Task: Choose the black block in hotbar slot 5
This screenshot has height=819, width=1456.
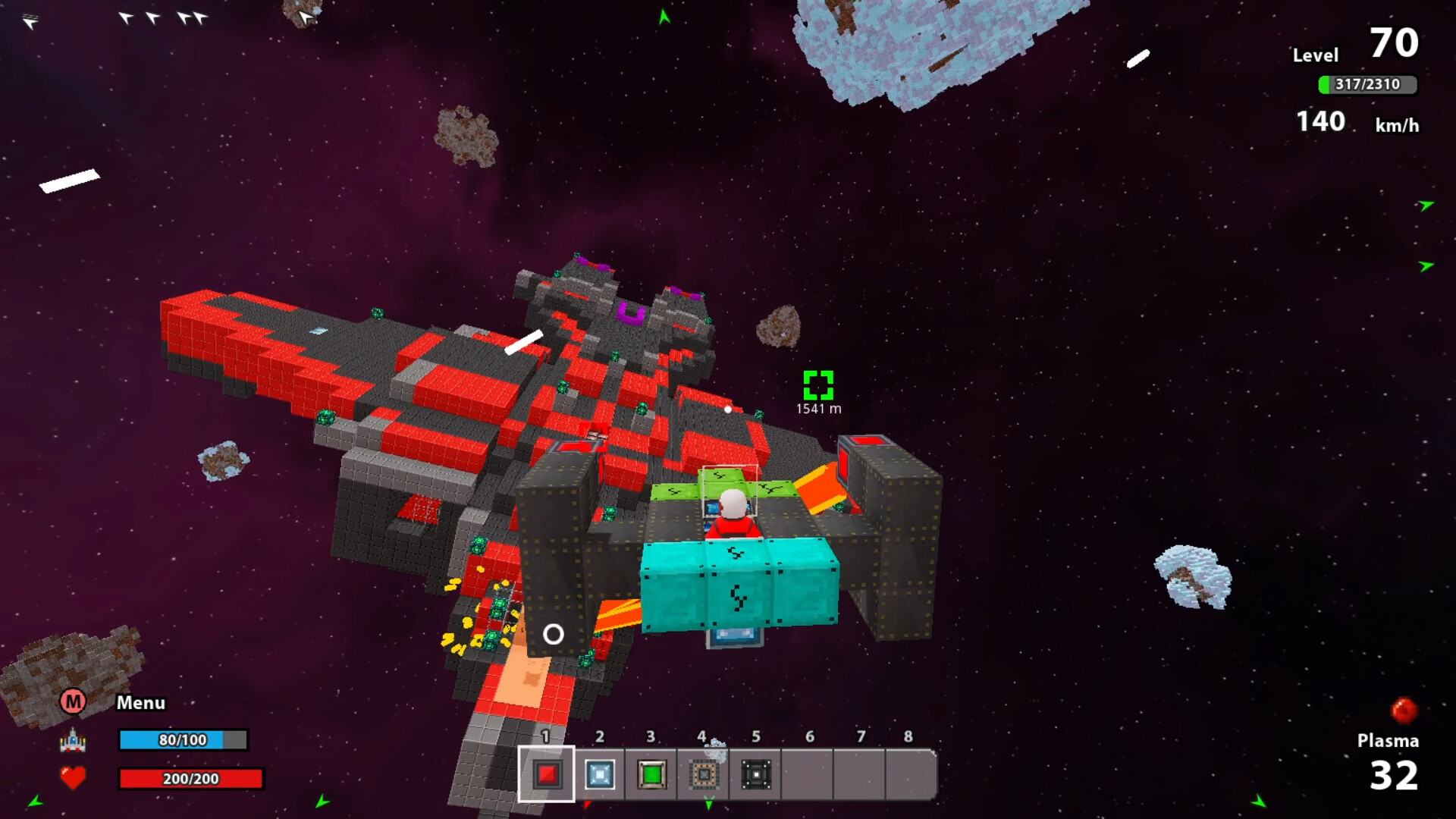Action: tap(756, 774)
